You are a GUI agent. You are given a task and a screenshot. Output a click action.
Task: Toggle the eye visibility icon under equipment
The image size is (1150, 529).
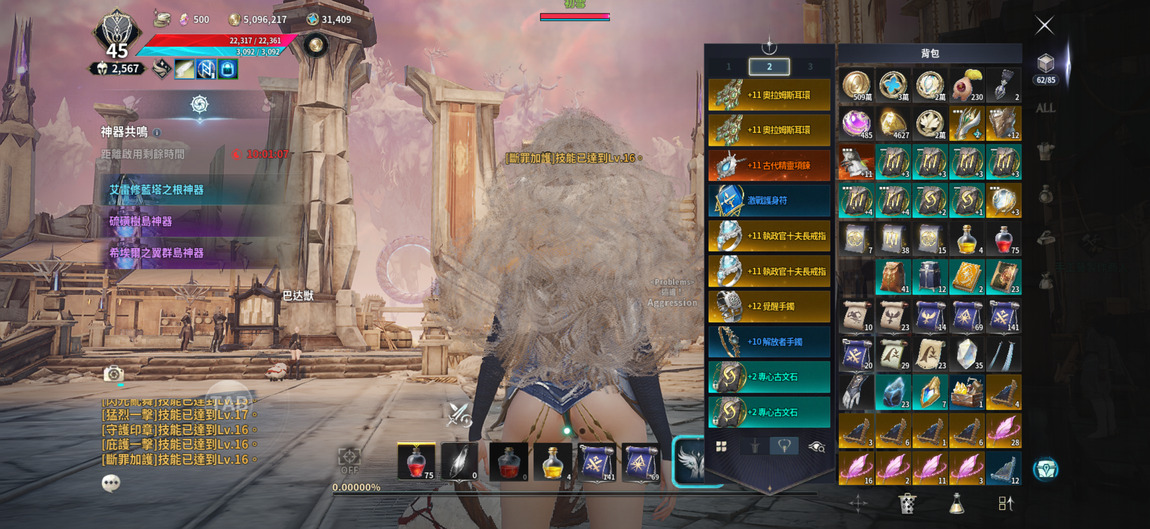click(816, 447)
